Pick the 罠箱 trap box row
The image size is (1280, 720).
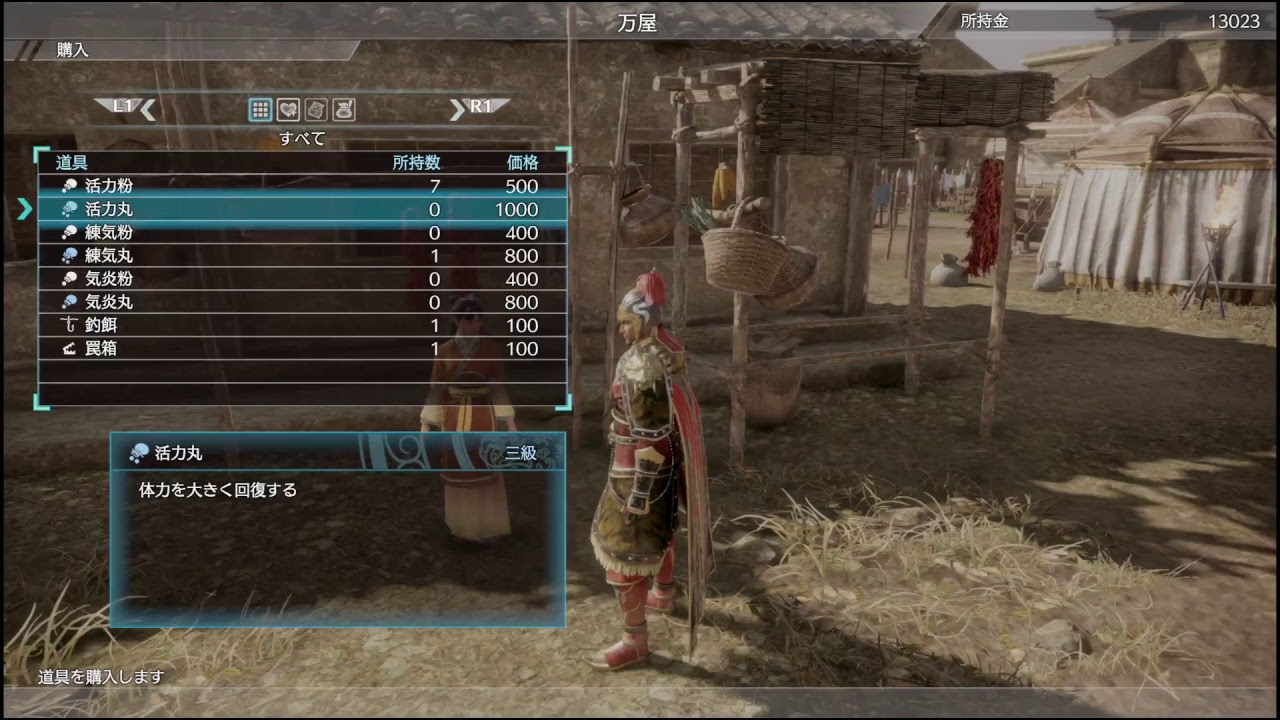click(300, 348)
